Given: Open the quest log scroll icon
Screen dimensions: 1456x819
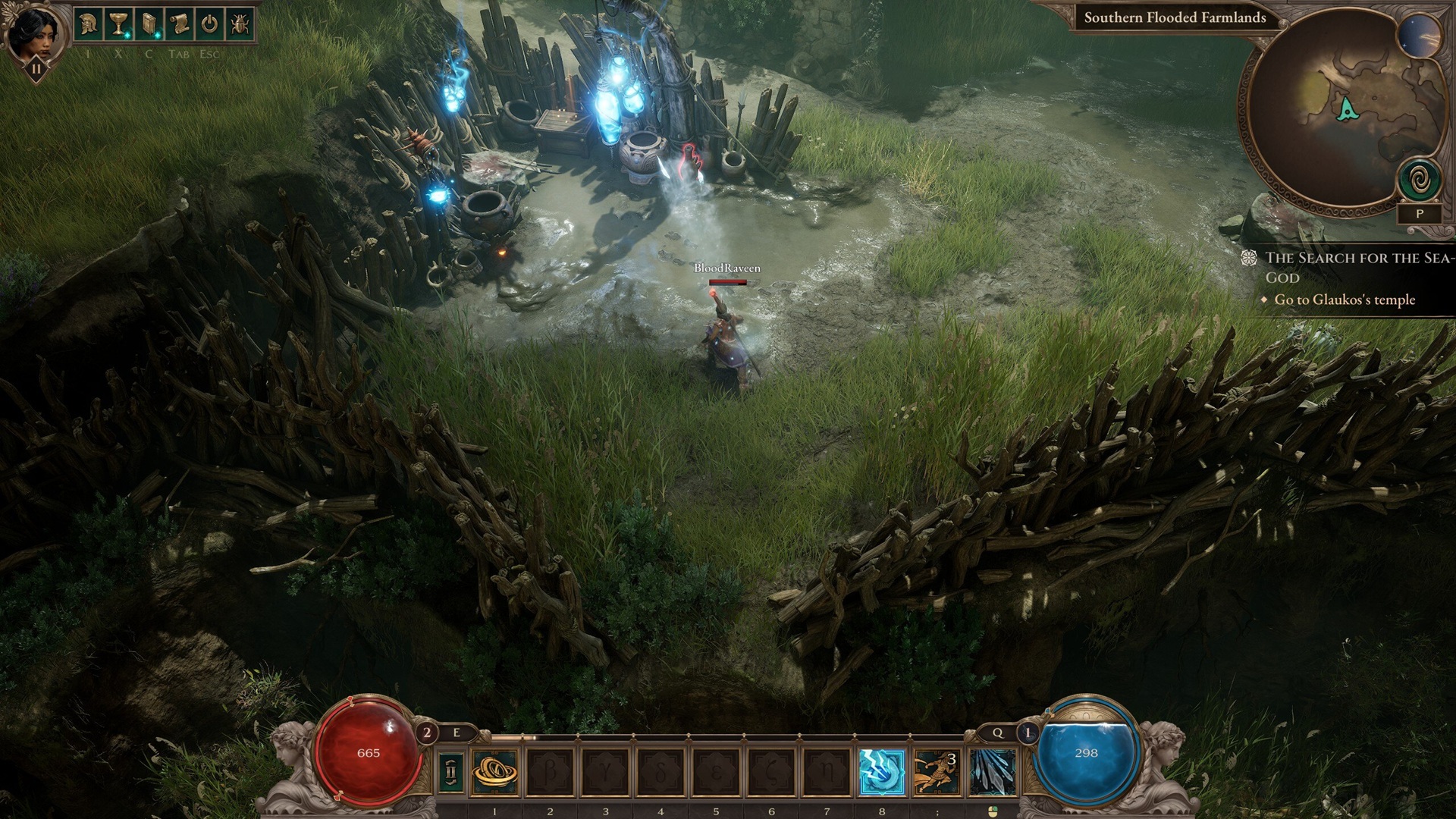Looking at the screenshot, I should click(179, 25).
